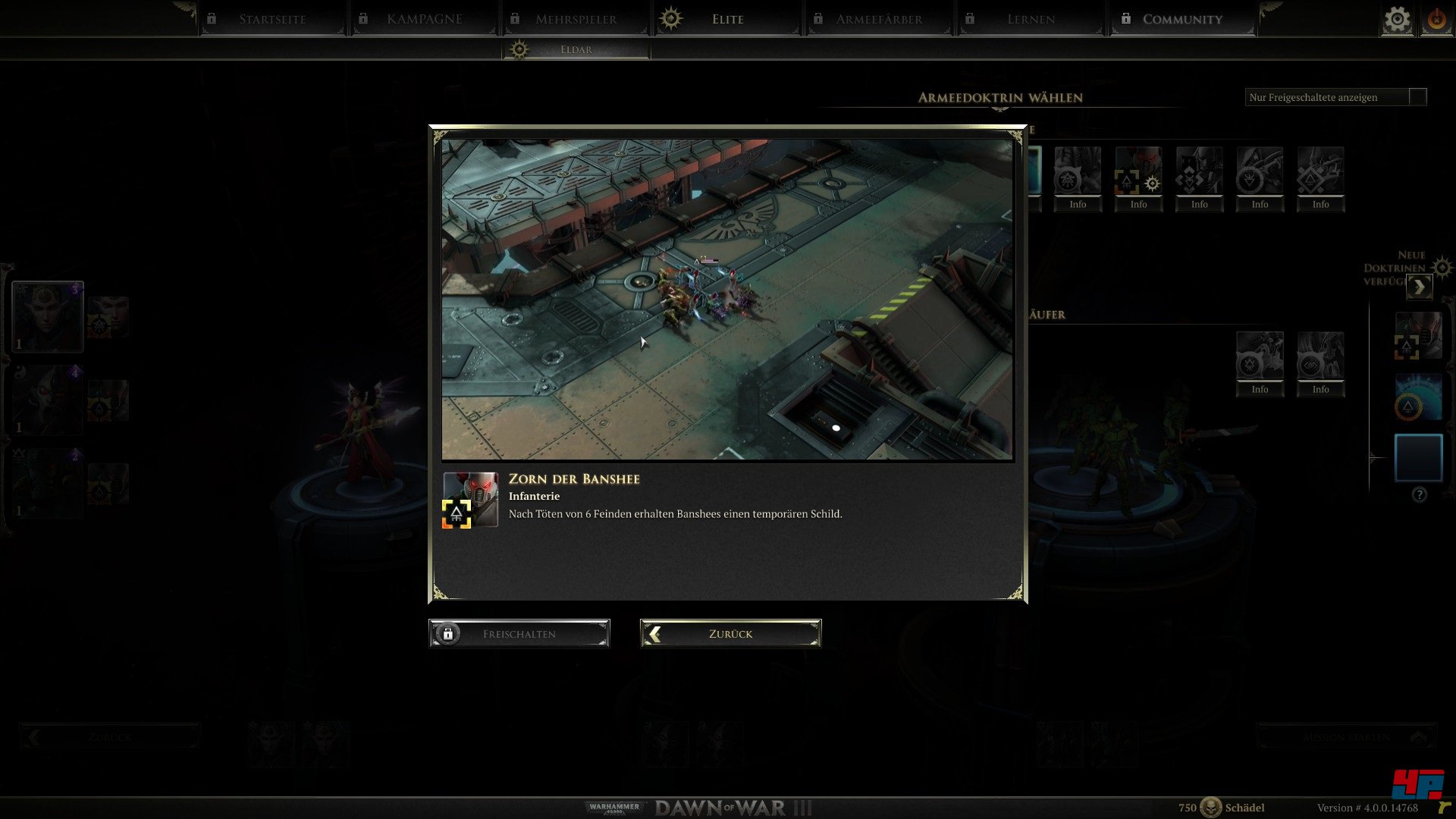The image size is (1456, 819).
Task: Toggle the Nur Freigeschaltete anzeigen checkbox
Action: 1417,97
